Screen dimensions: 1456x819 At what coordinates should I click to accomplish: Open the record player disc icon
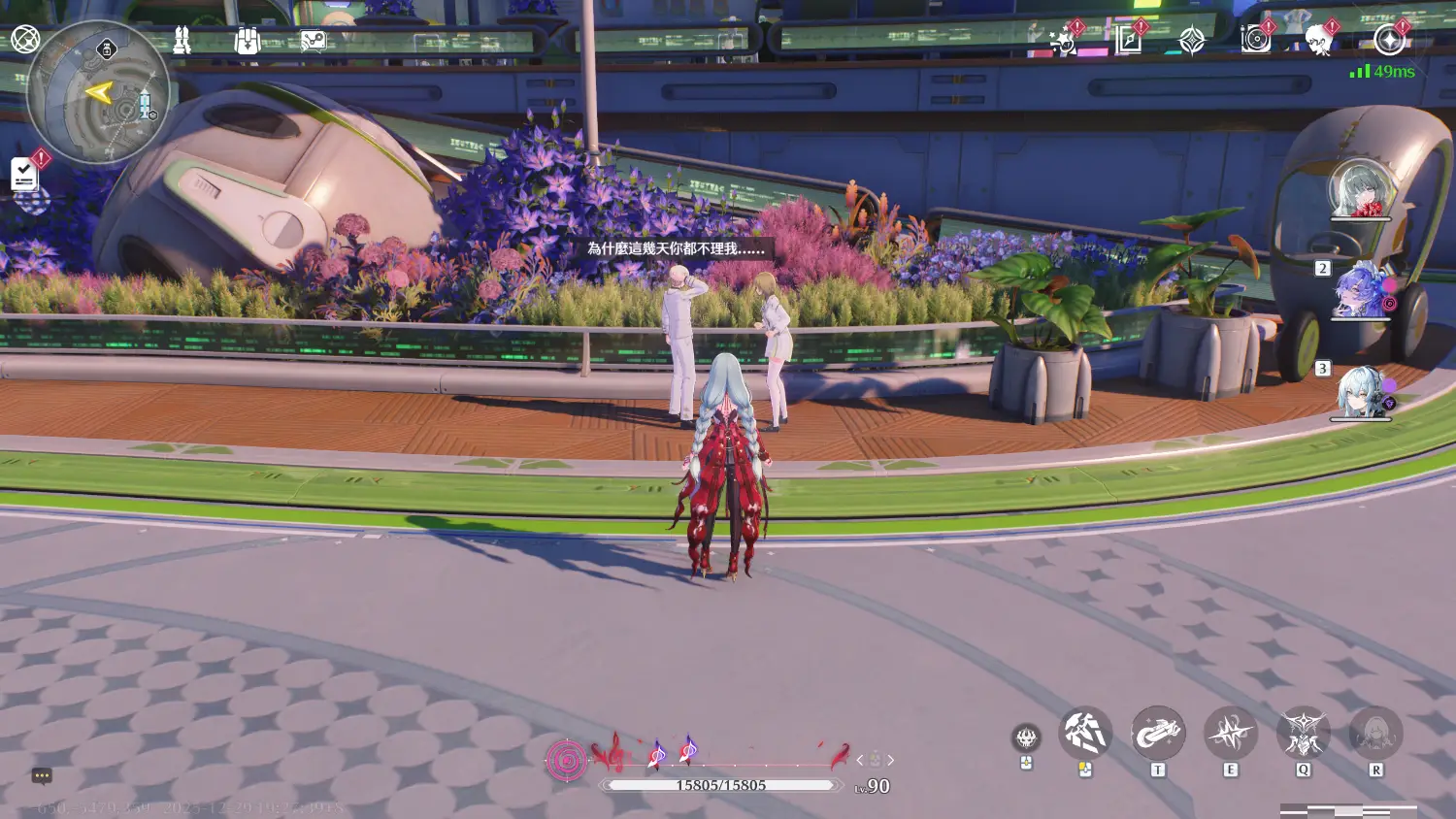click(1256, 40)
